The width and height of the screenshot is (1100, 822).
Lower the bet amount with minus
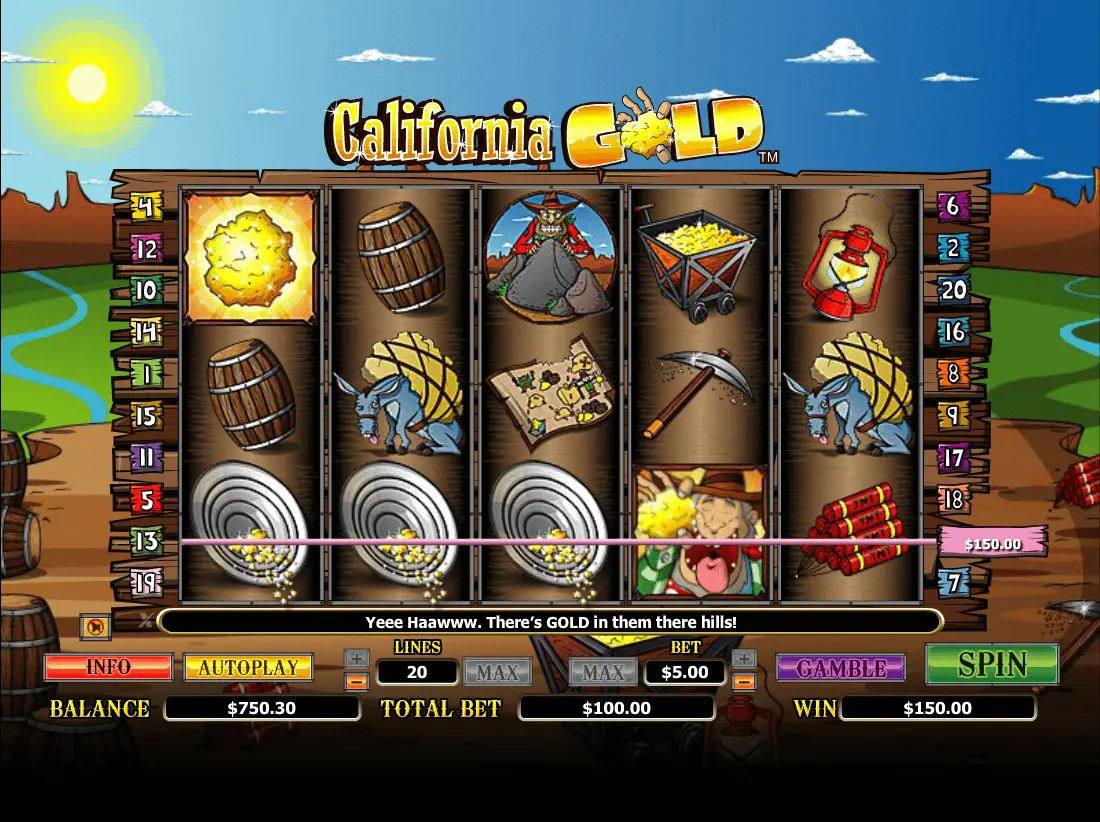click(x=743, y=682)
